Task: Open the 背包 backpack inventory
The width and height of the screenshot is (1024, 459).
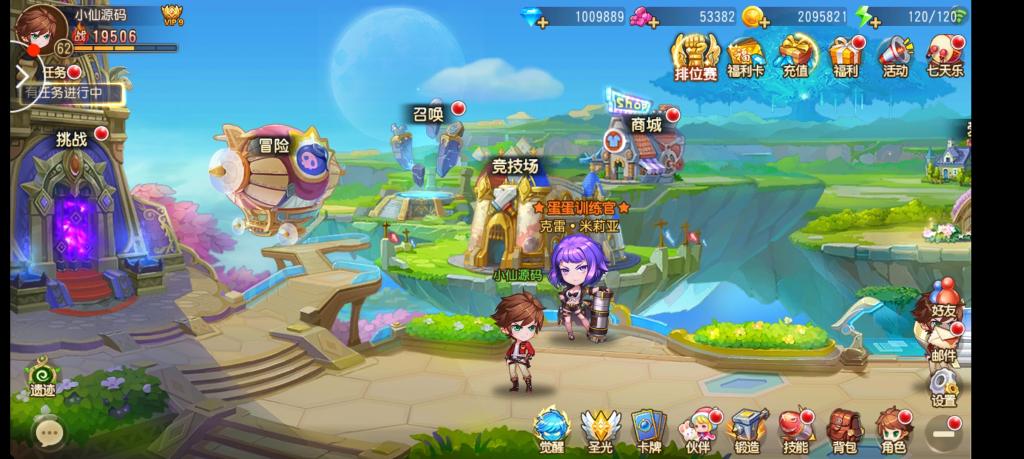Action: tap(843, 431)
